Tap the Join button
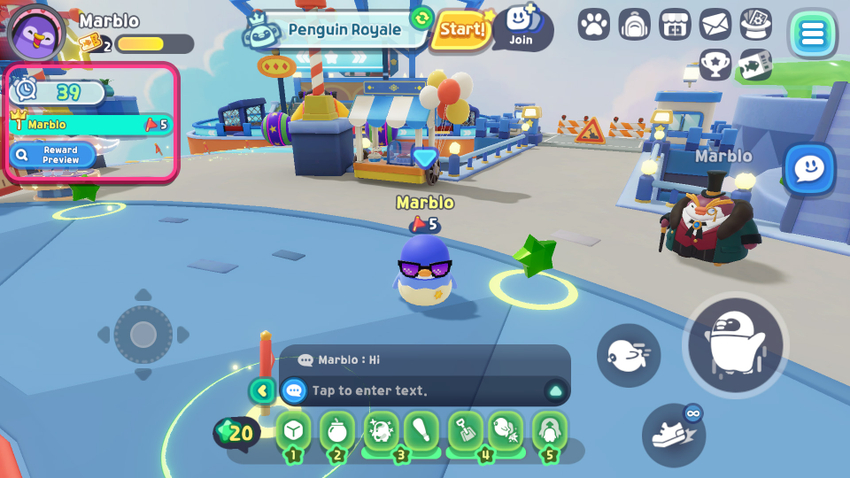The width and height of the screenshot is (850, 478). (x=521, y=27)
